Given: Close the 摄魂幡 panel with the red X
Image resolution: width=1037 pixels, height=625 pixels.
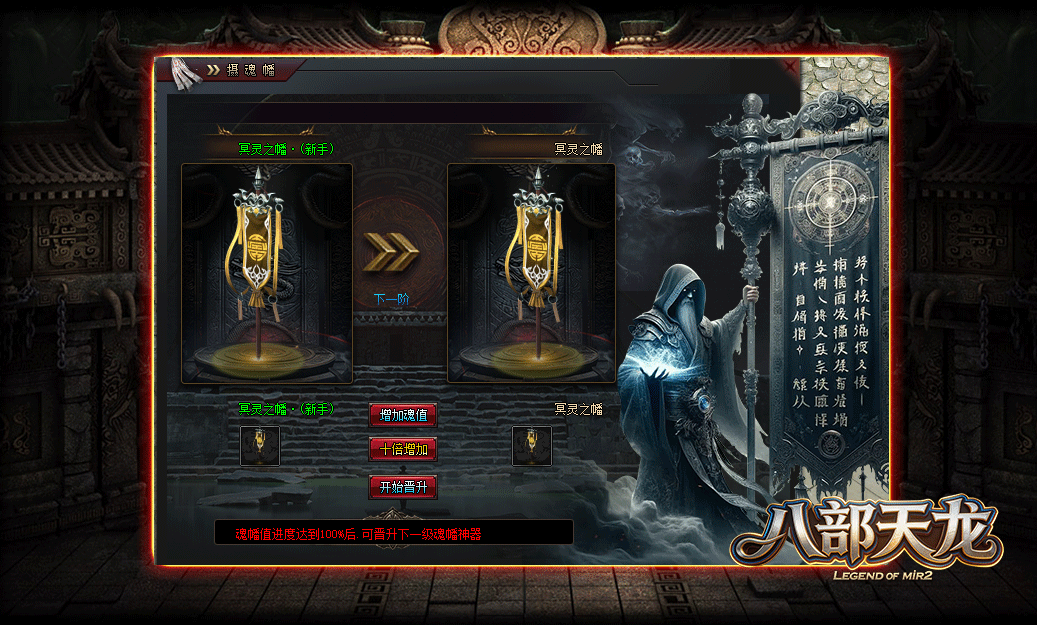Looking at the screenshot, I should pos(792,66).
